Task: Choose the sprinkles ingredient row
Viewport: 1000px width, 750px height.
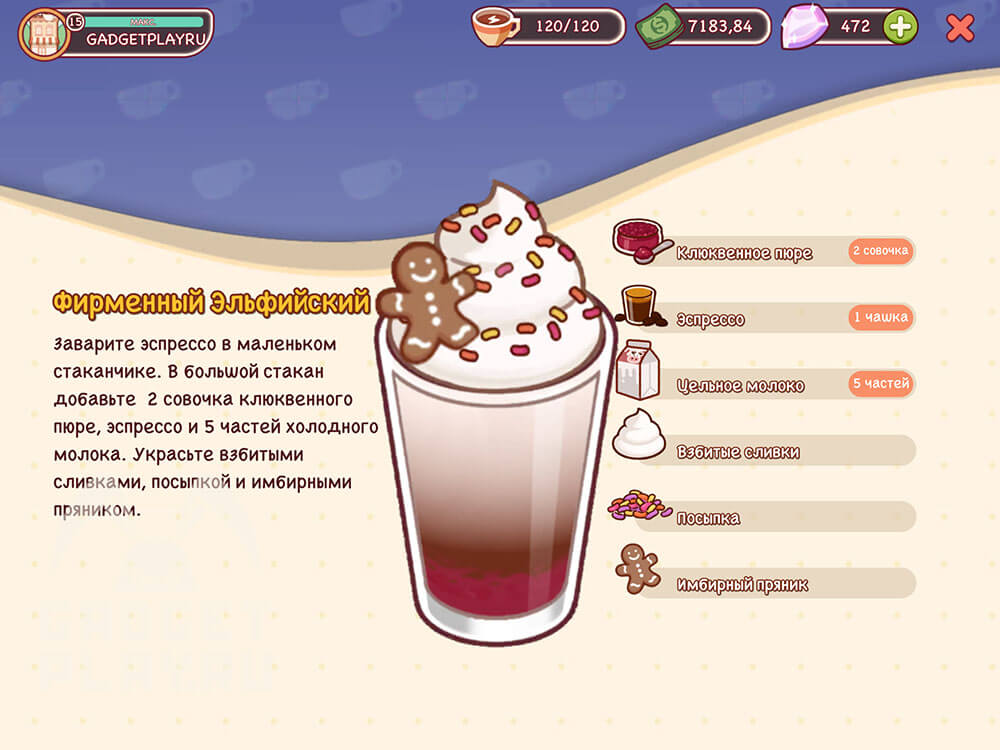Action: pos(765,518)
